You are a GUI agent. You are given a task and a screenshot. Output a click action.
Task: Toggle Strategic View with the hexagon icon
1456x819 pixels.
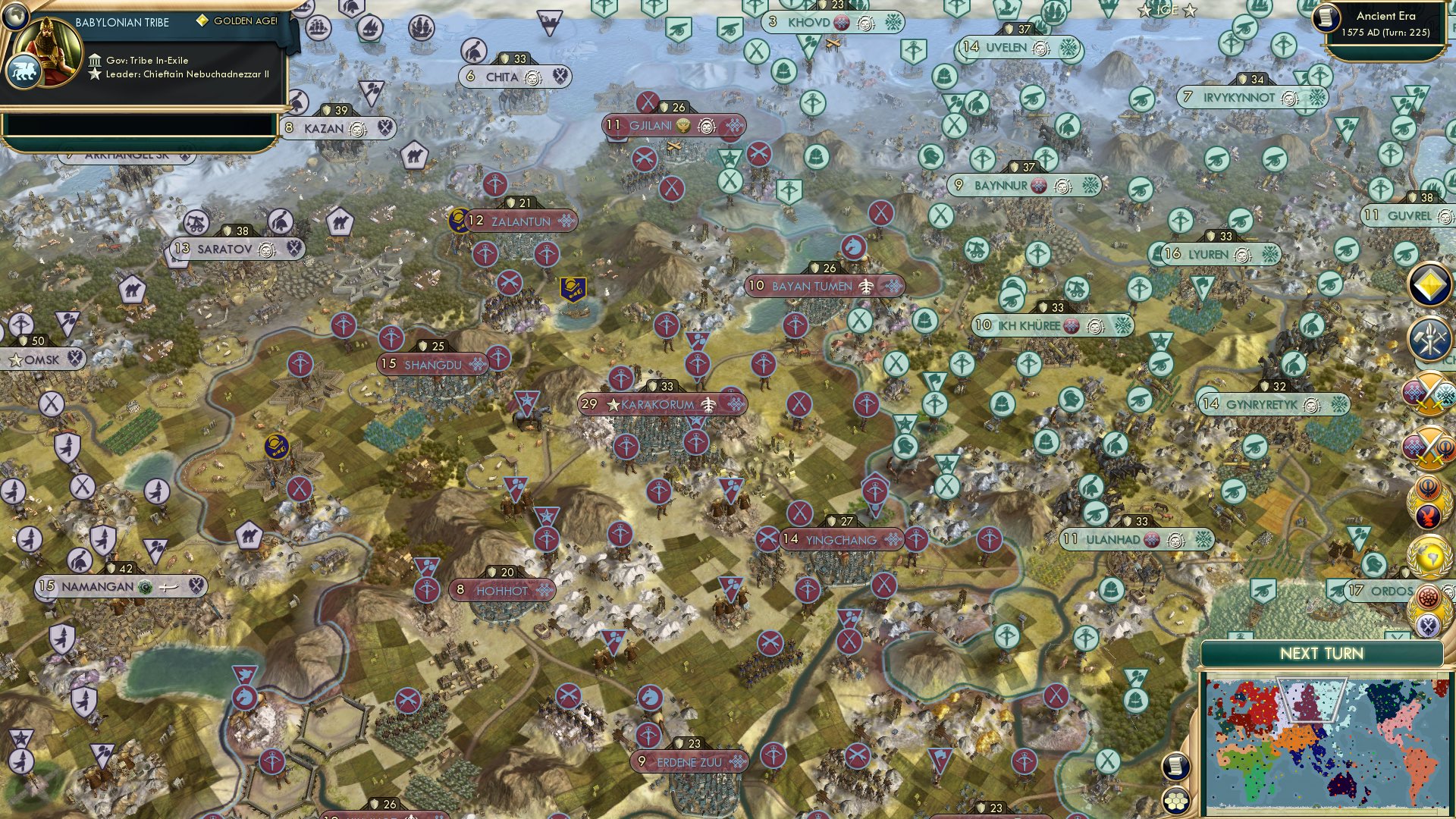pos(1175,799)
